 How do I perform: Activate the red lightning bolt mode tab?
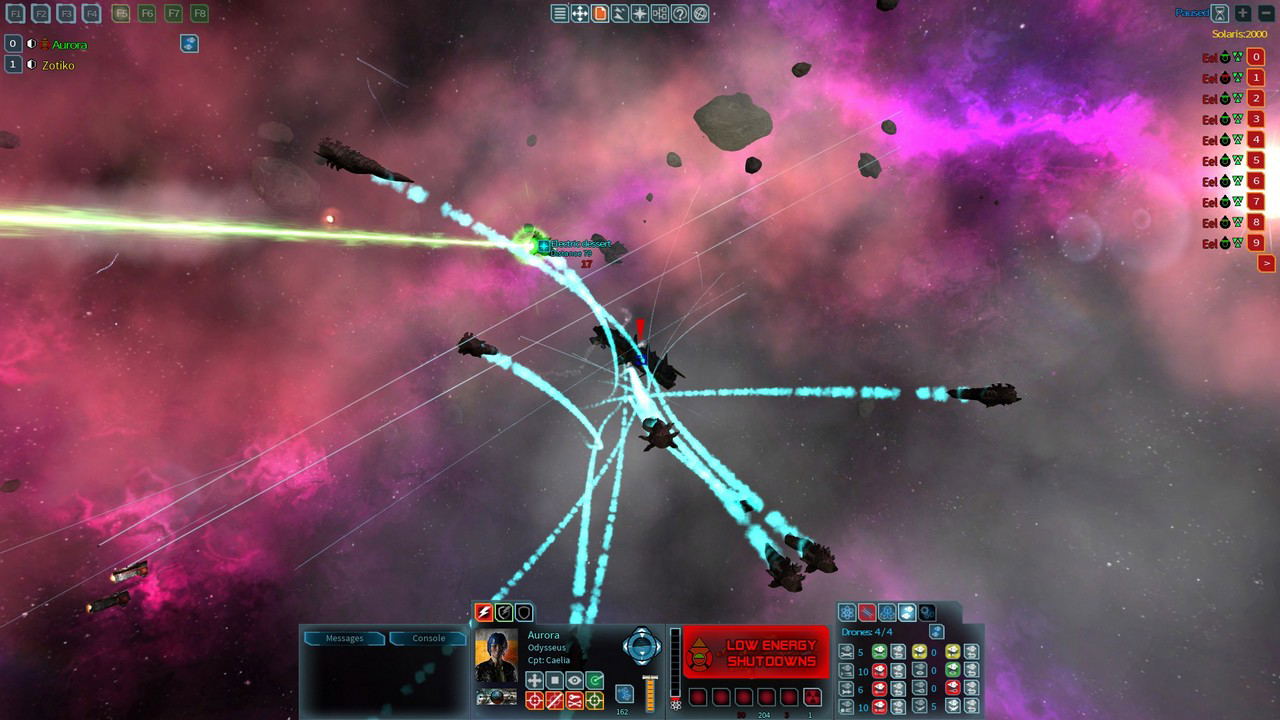click(x=485, y=612)
